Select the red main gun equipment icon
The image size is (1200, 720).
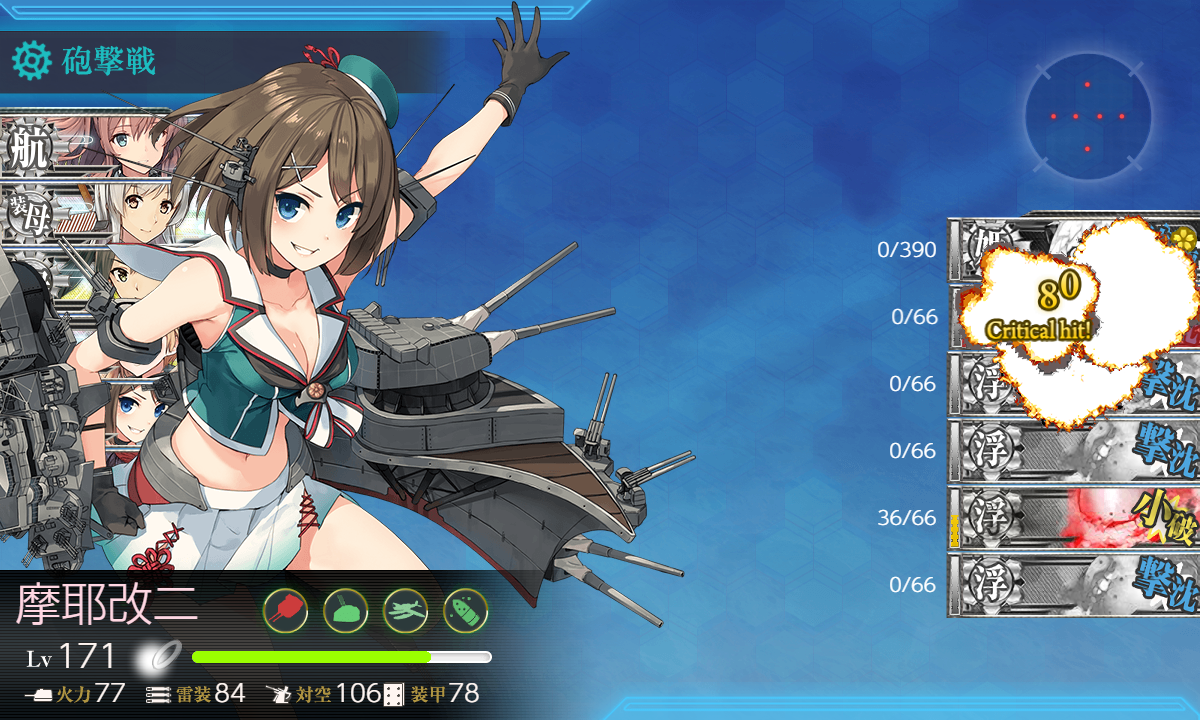pos(285,609)
